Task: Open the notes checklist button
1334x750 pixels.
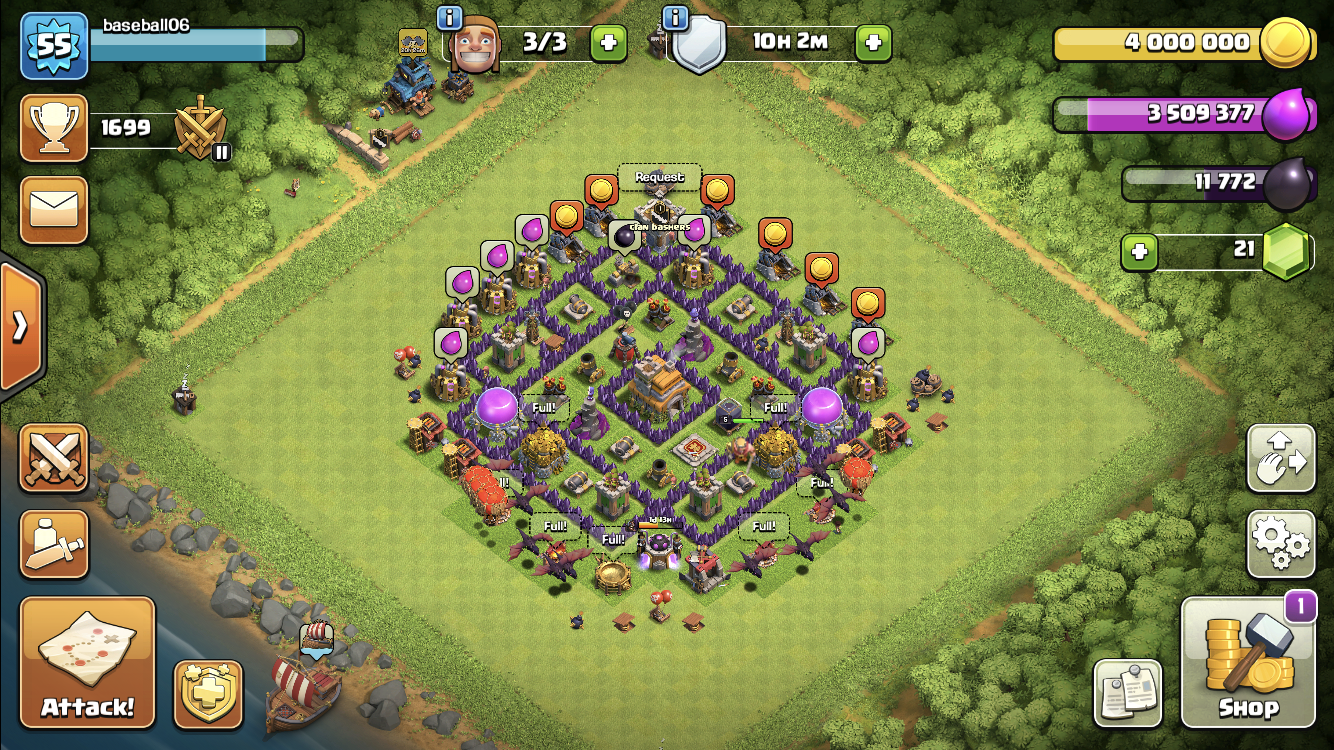Action: pyautogui.click(x=1128, y=694)
